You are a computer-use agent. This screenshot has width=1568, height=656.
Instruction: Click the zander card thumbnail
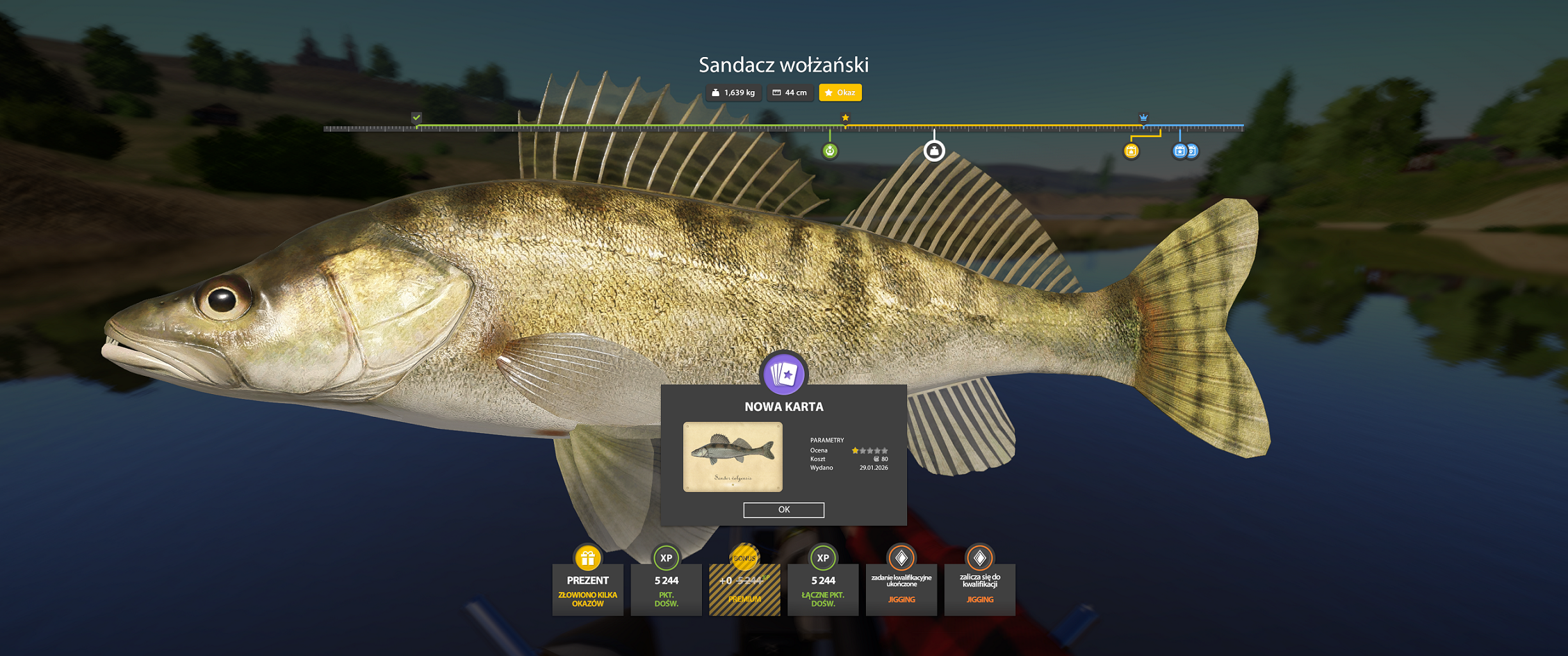click(732, 456)
